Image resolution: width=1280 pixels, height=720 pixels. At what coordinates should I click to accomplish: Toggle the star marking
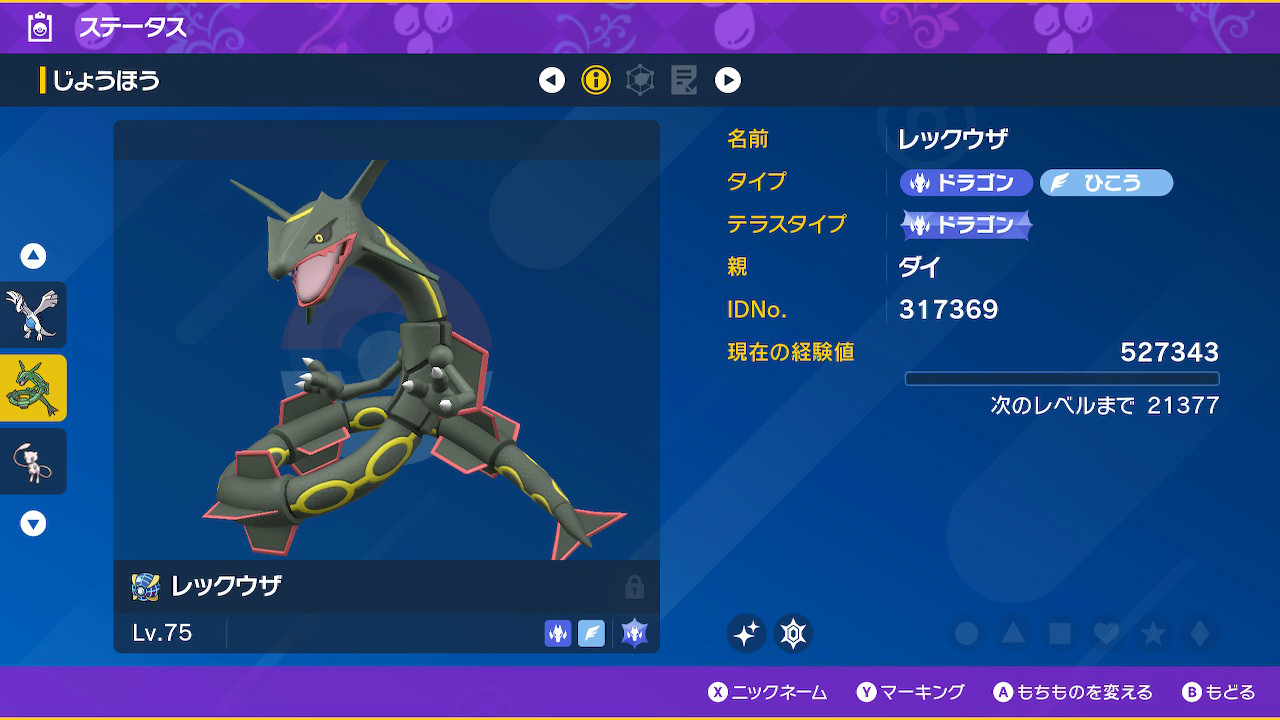1152,633
